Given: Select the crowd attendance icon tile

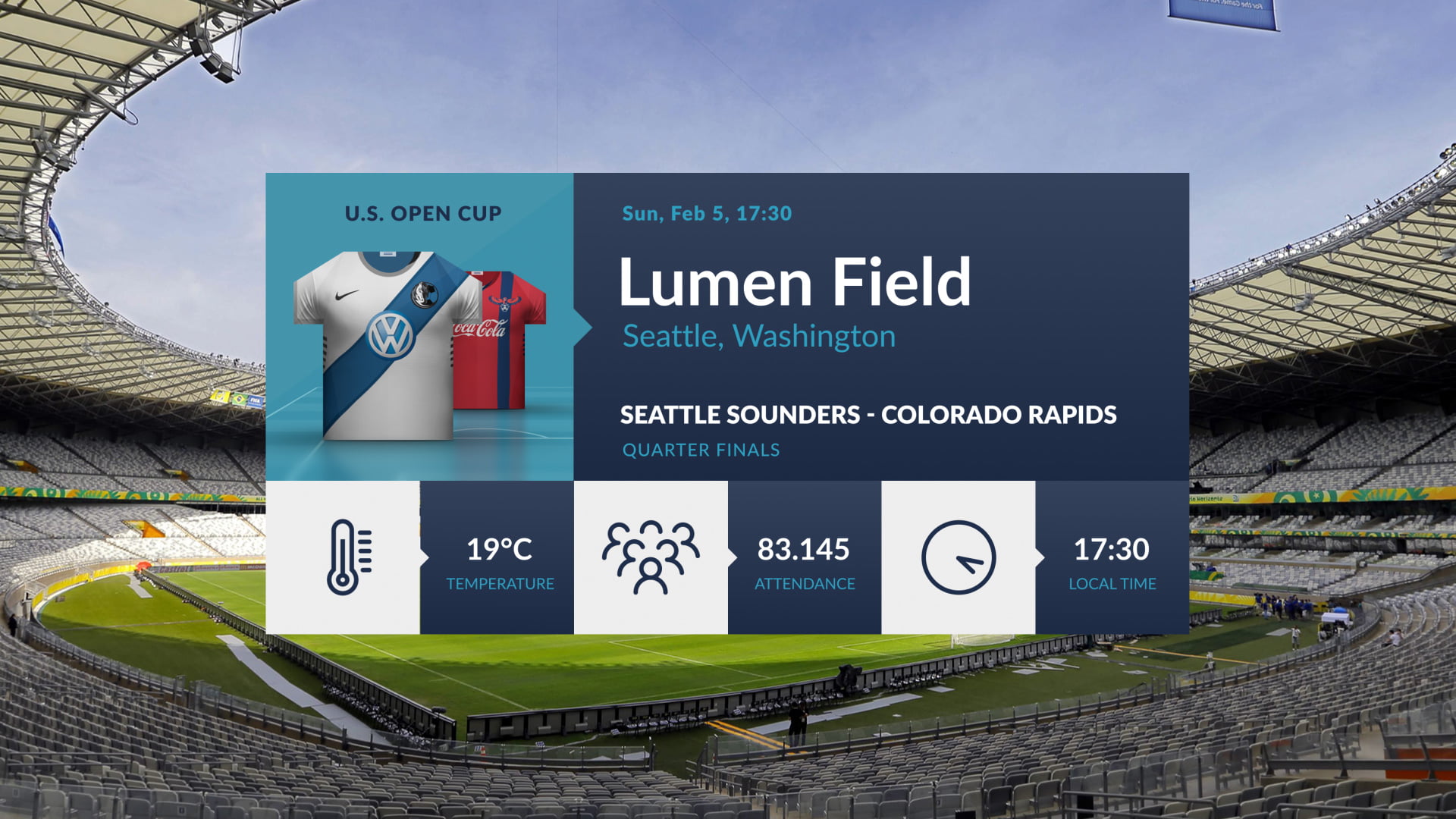Looking at the screenshot, I should point(651,557).
